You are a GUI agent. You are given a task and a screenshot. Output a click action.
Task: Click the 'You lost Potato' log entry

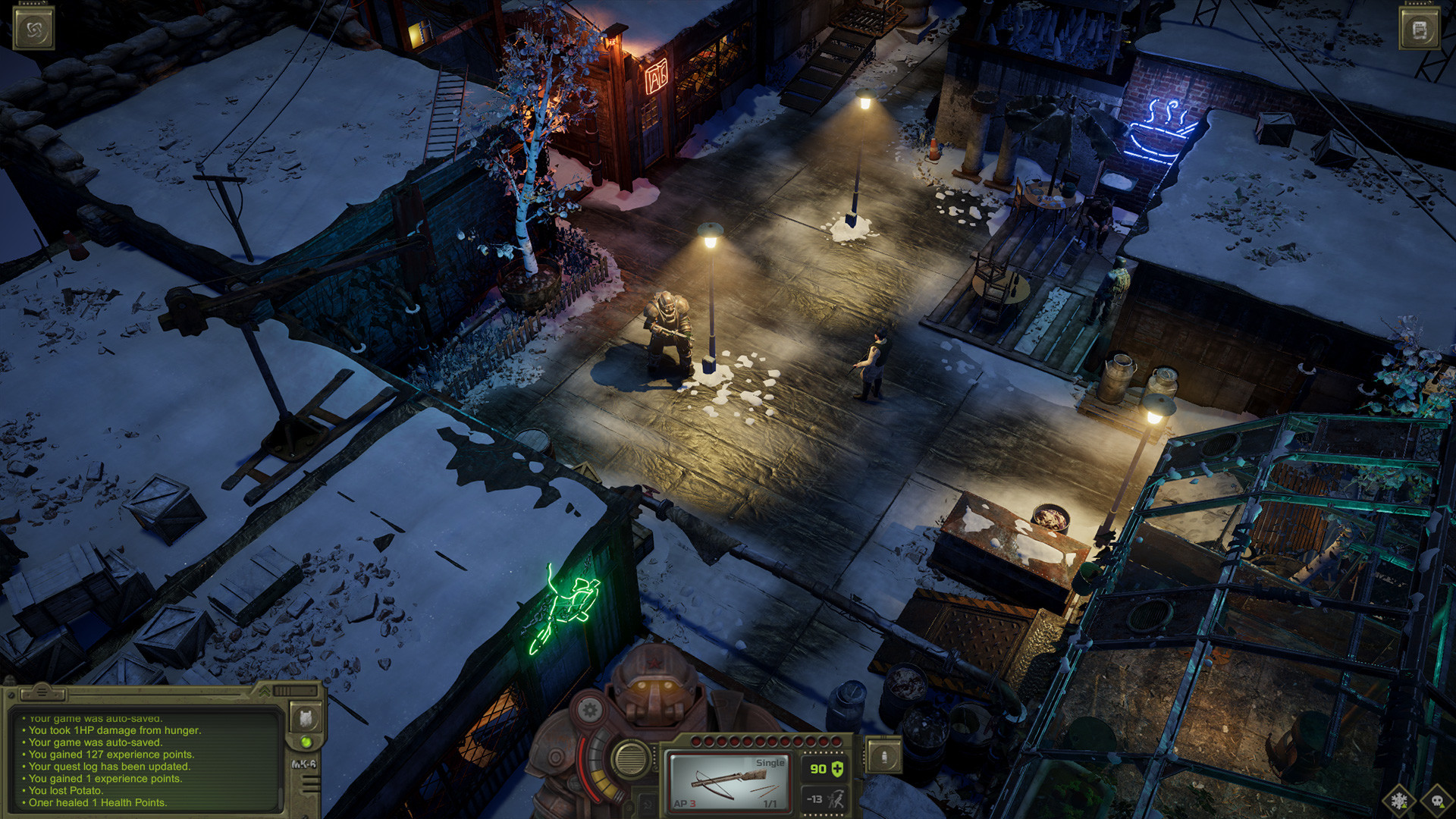tap(66, 790)
